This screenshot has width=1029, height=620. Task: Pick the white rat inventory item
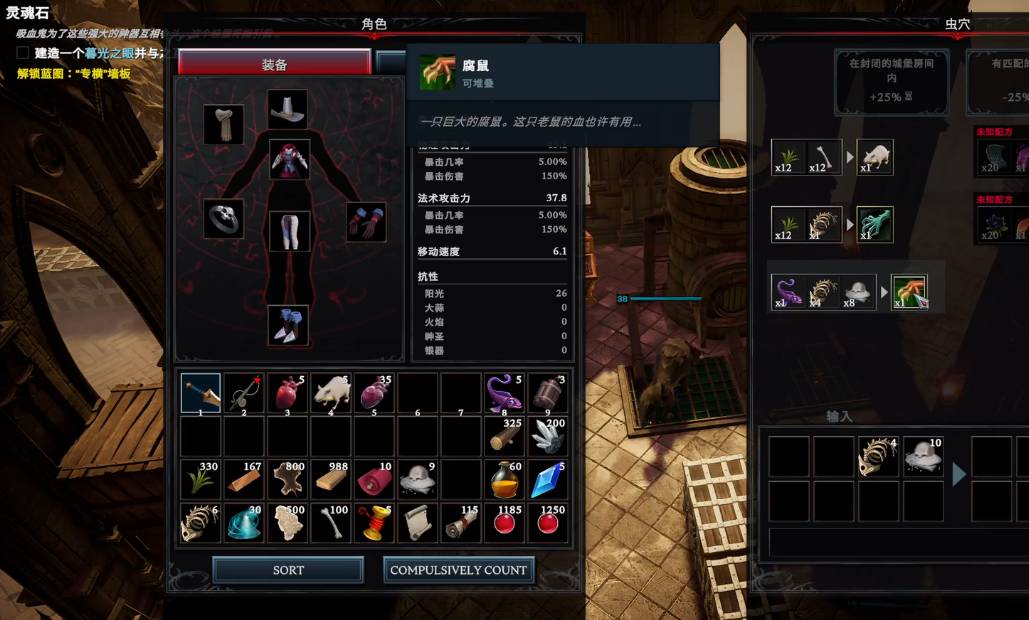coord(331,393)
